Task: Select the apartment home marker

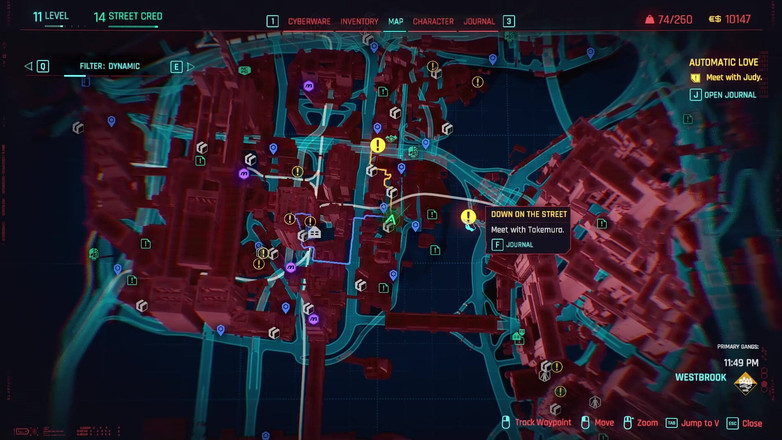Action: click(x=314, y=233)
